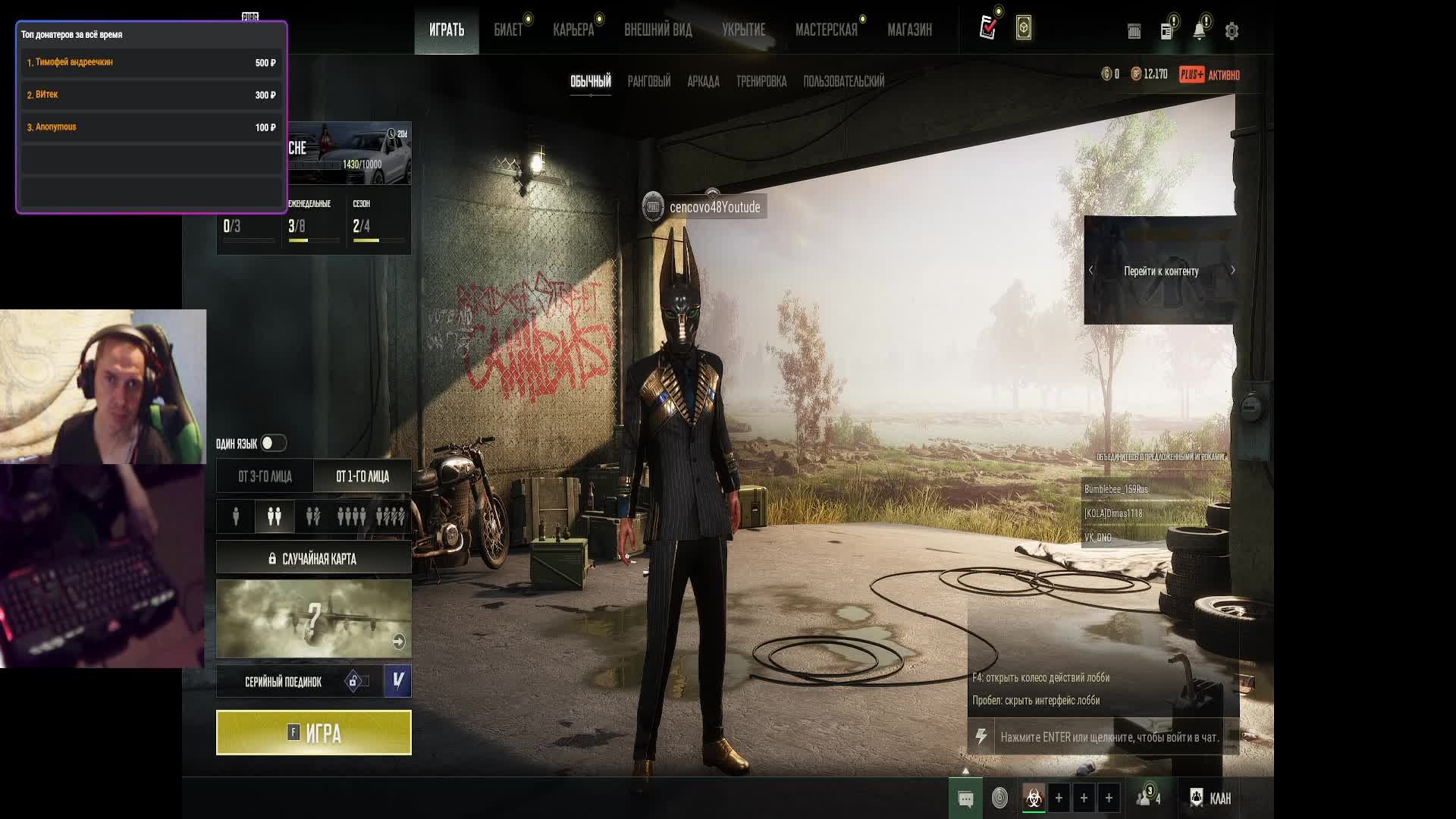
Task: Click Перейти к контенту banner
Action: click(1160, 271)
